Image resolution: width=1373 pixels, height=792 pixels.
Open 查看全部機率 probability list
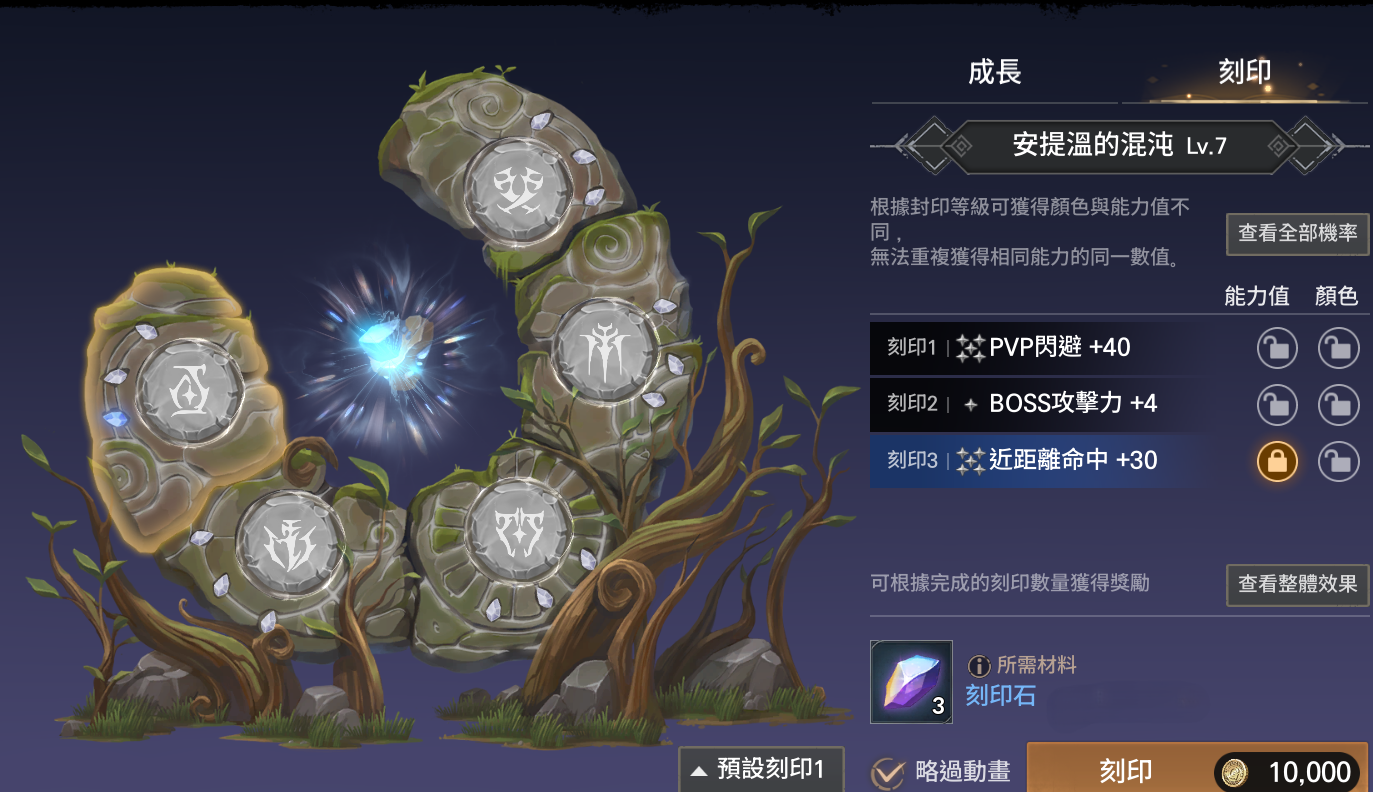(1297, 234)
